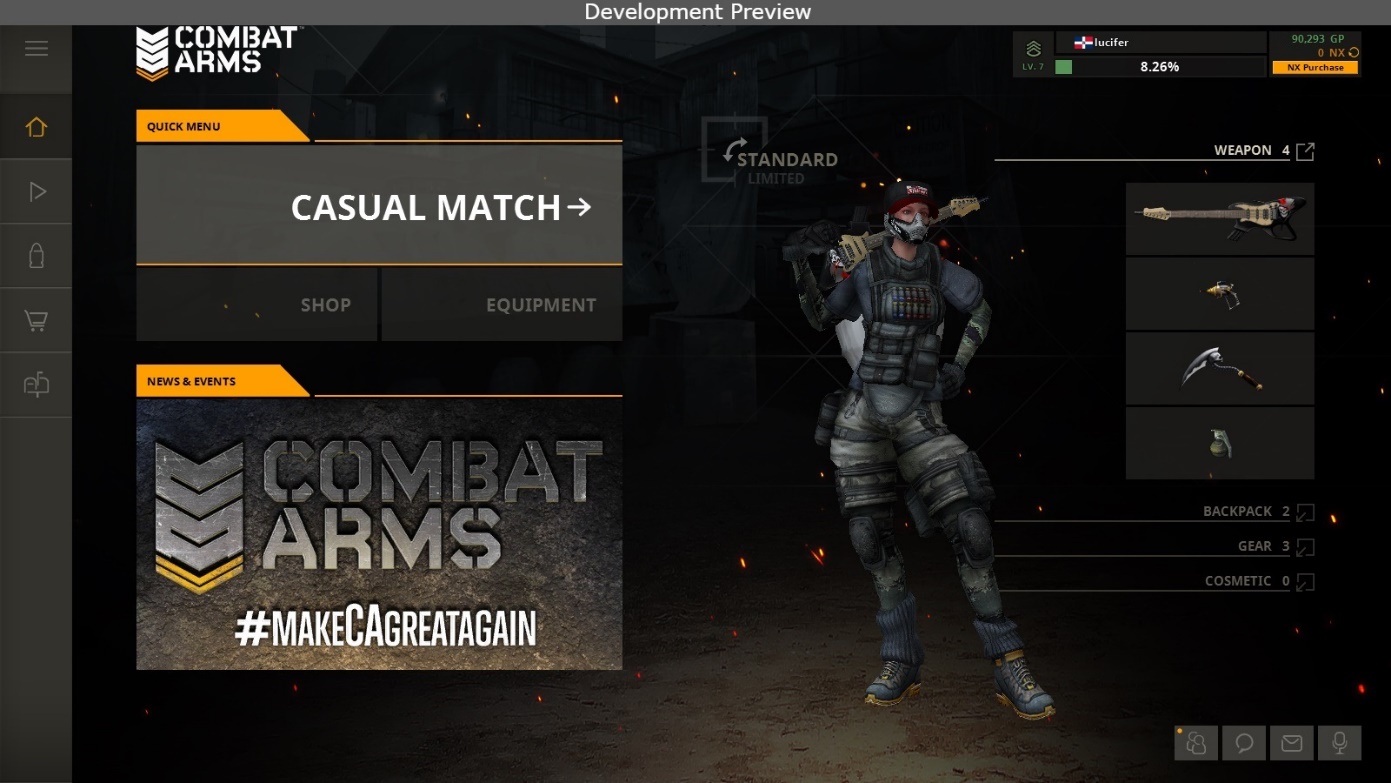Open the bullet equipment sidebar icon

click(x=36, y=256)
